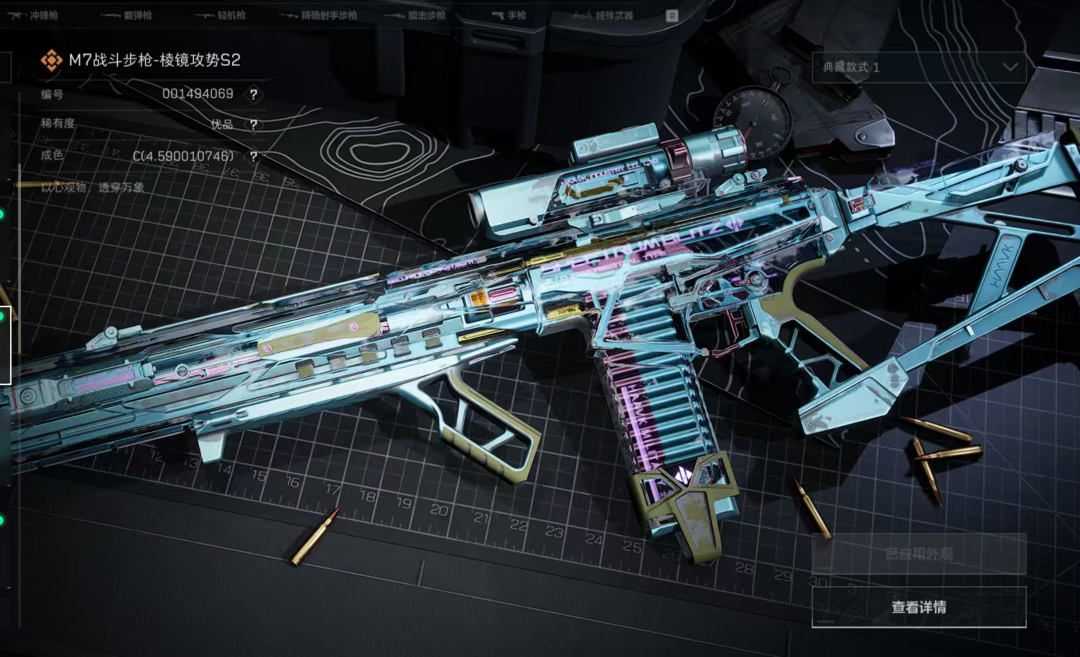Open the 轻机枪 tab
The width and height of the screenshot is (1080, 657).
coord(232,16)
